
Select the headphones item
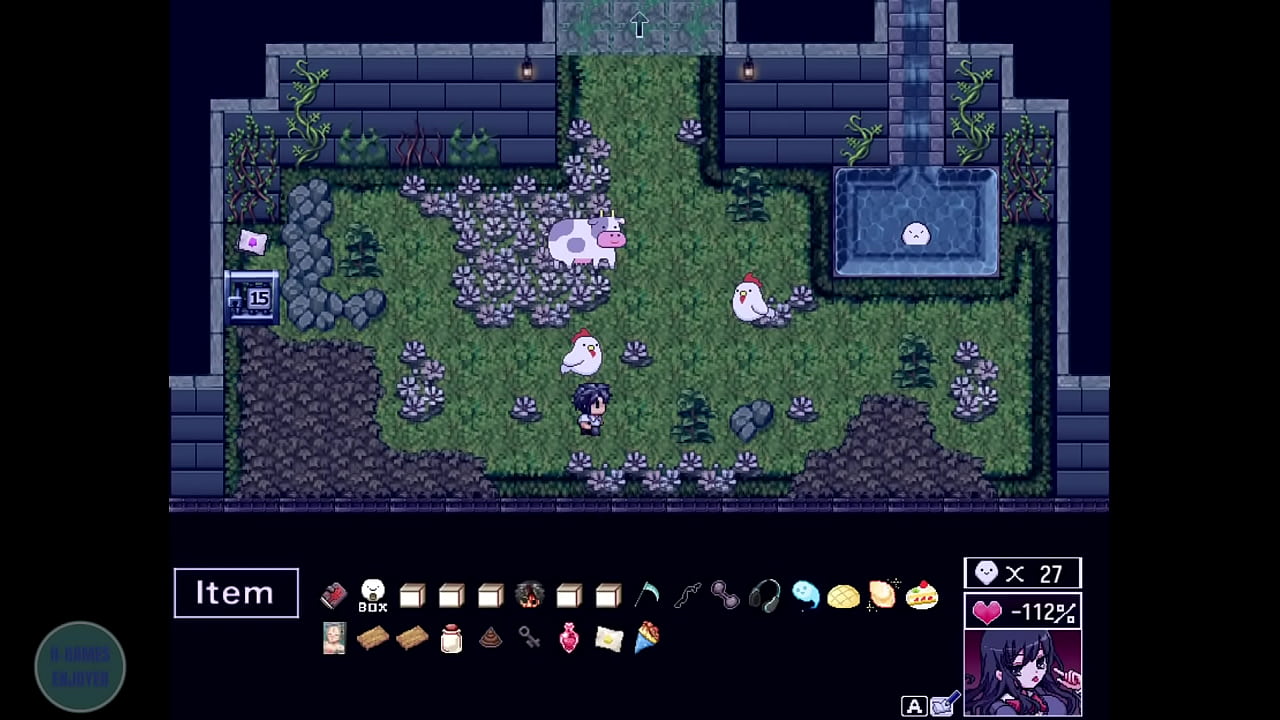pyautogui.click(x=765, y=596)
